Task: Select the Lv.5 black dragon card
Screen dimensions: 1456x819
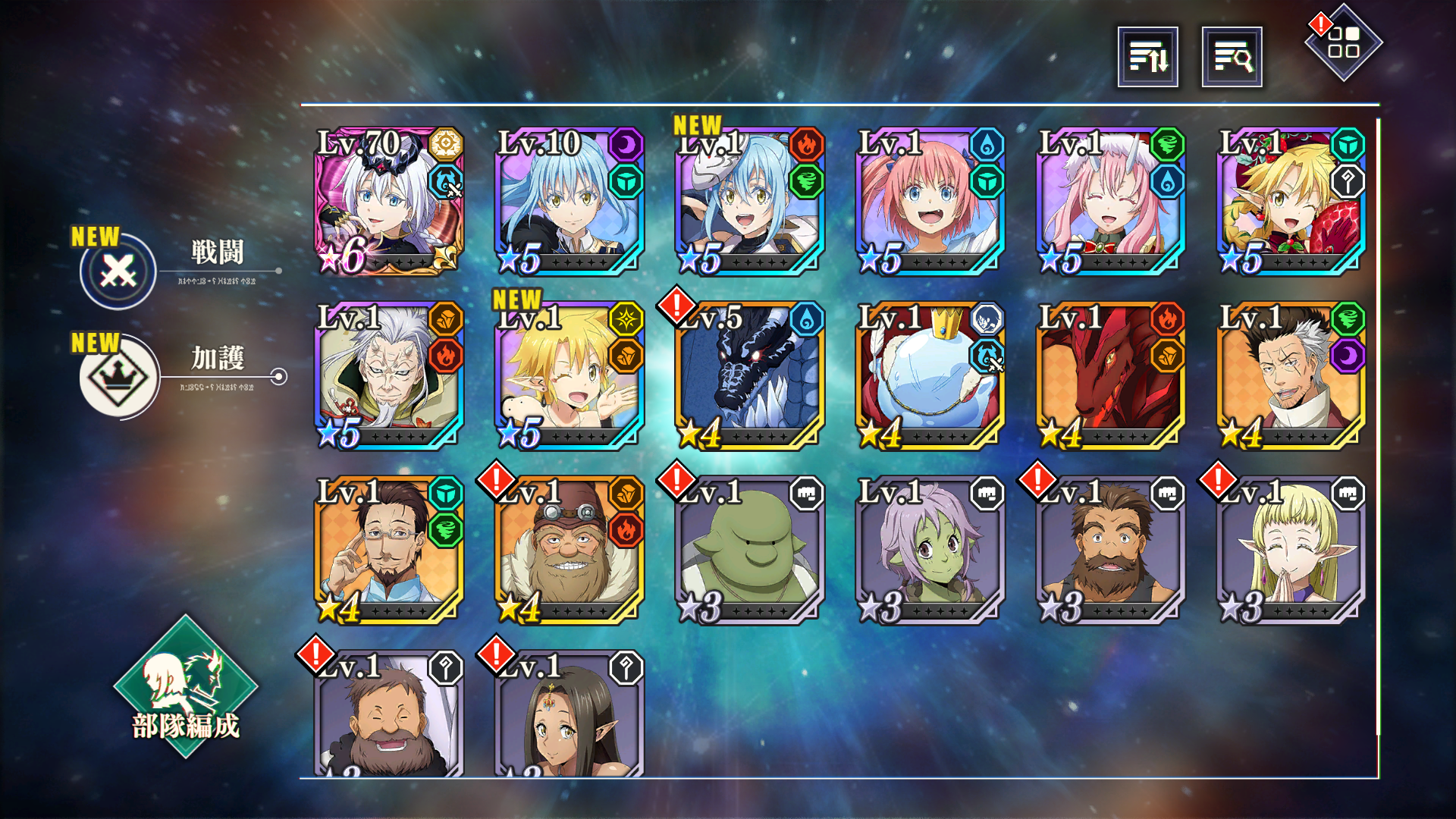Action: coord(749,376)
